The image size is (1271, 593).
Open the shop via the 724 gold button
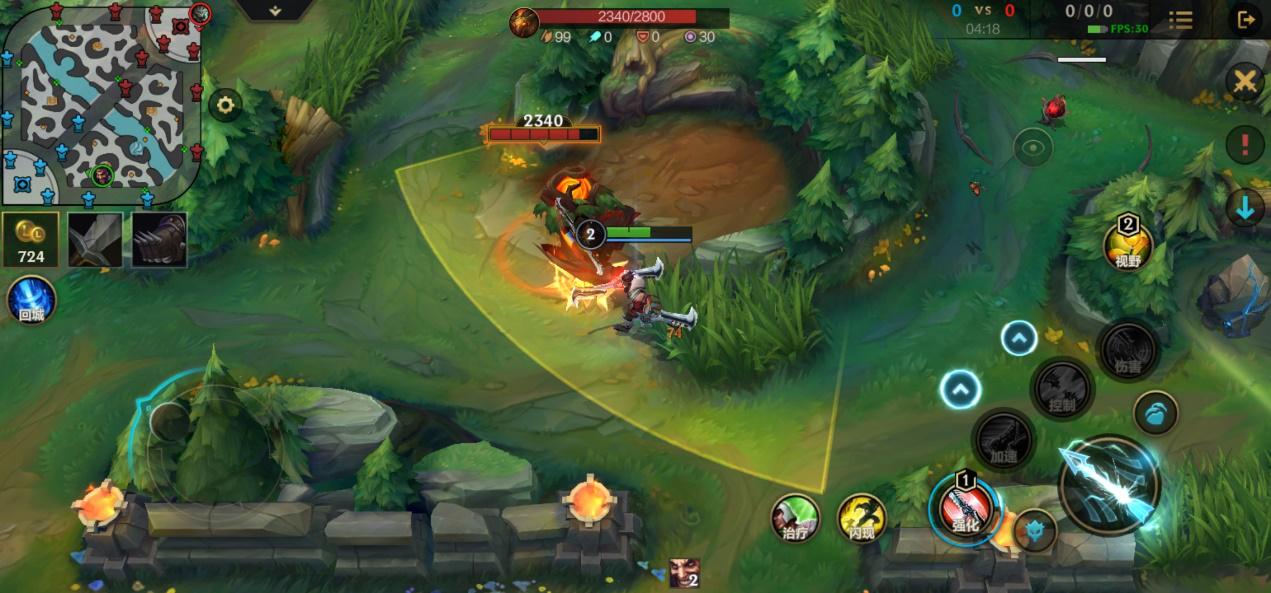tap(31, 241)
